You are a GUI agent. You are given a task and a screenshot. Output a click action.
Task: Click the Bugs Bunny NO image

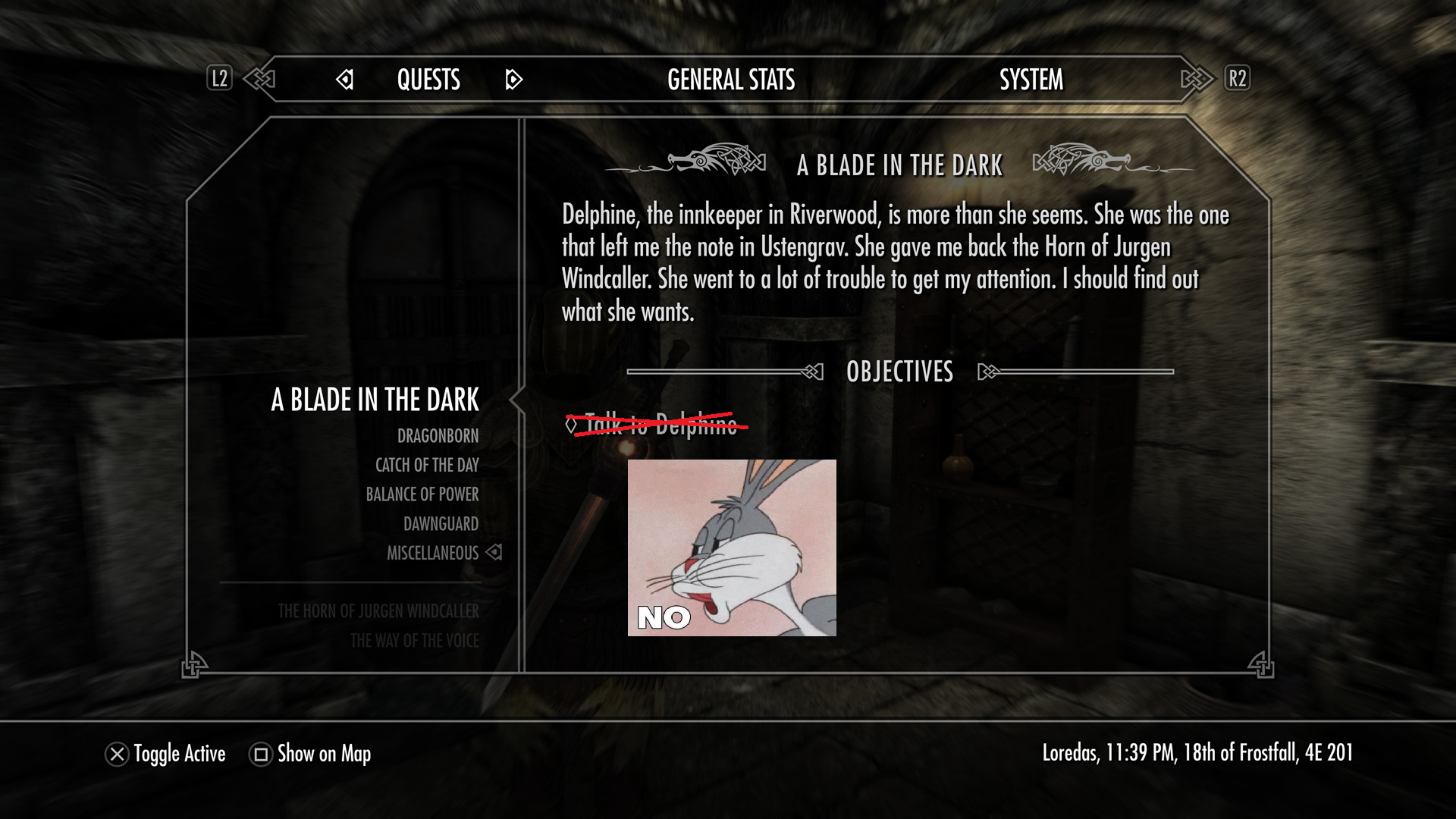[x=732, y=548]
